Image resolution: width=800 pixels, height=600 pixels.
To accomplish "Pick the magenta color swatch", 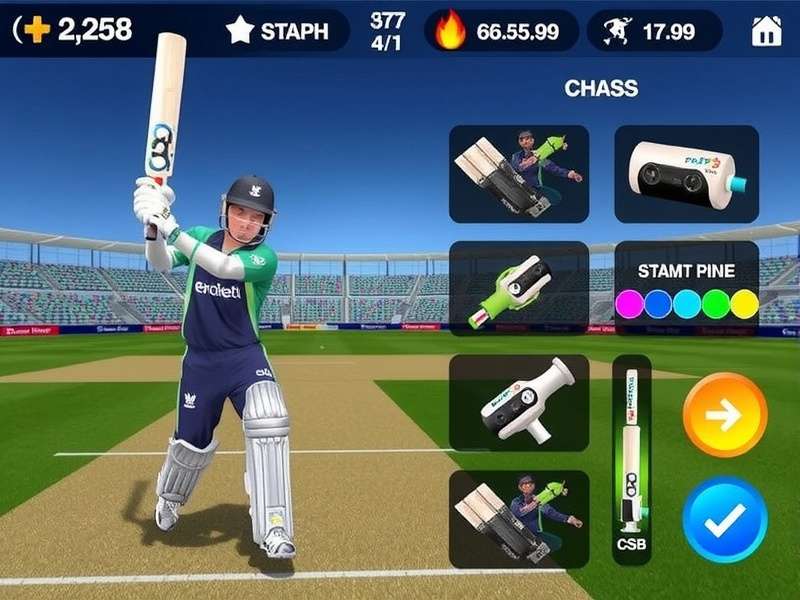I will (629, 304).
